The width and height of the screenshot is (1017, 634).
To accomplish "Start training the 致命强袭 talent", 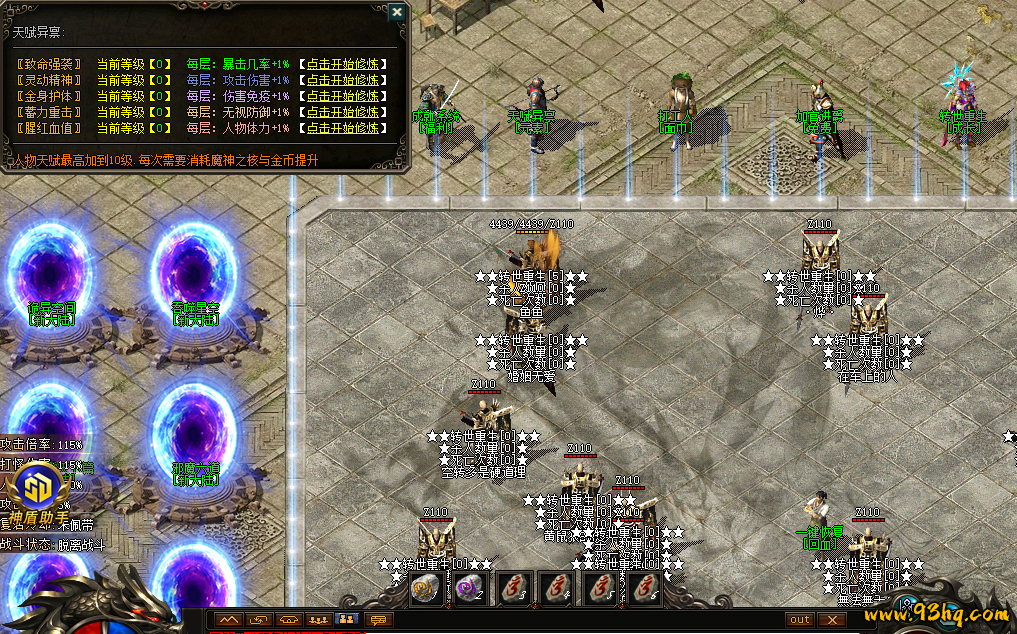I will click(343, 64).
